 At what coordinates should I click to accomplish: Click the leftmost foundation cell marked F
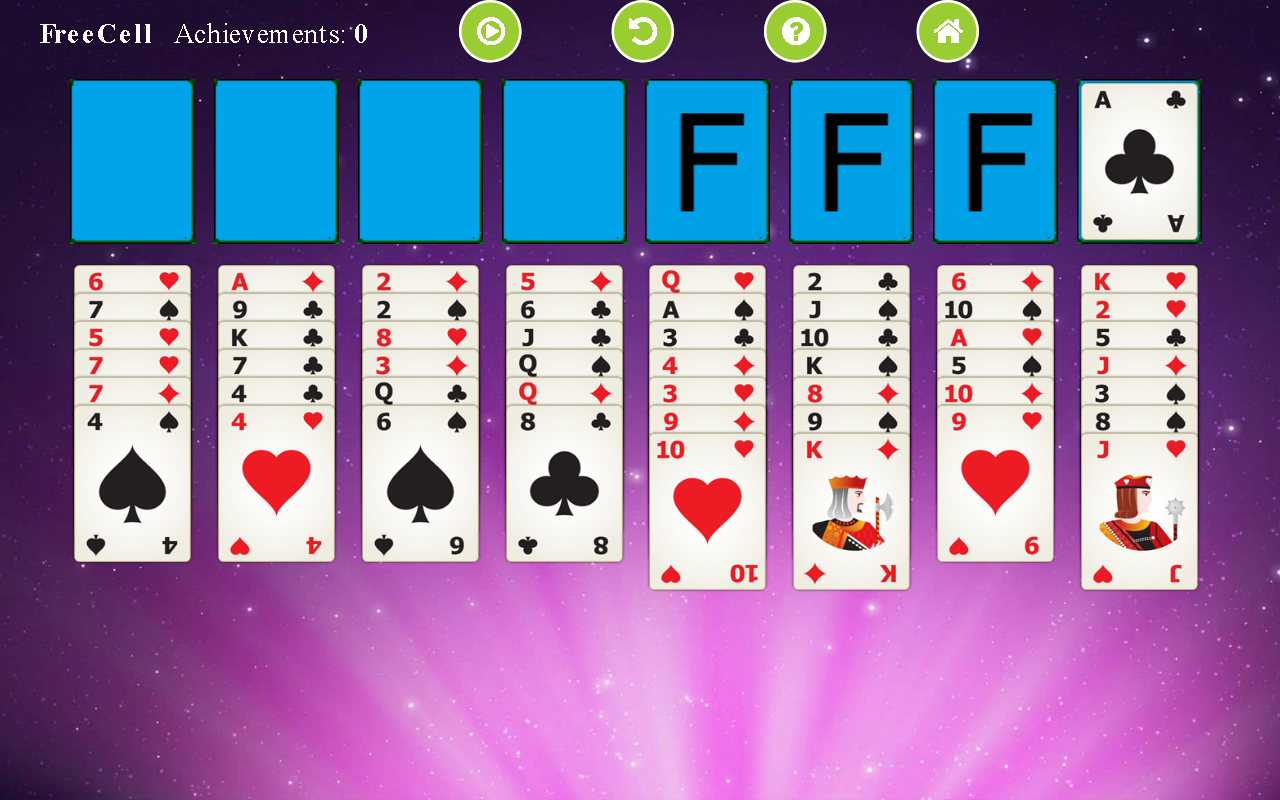point(707,160)
